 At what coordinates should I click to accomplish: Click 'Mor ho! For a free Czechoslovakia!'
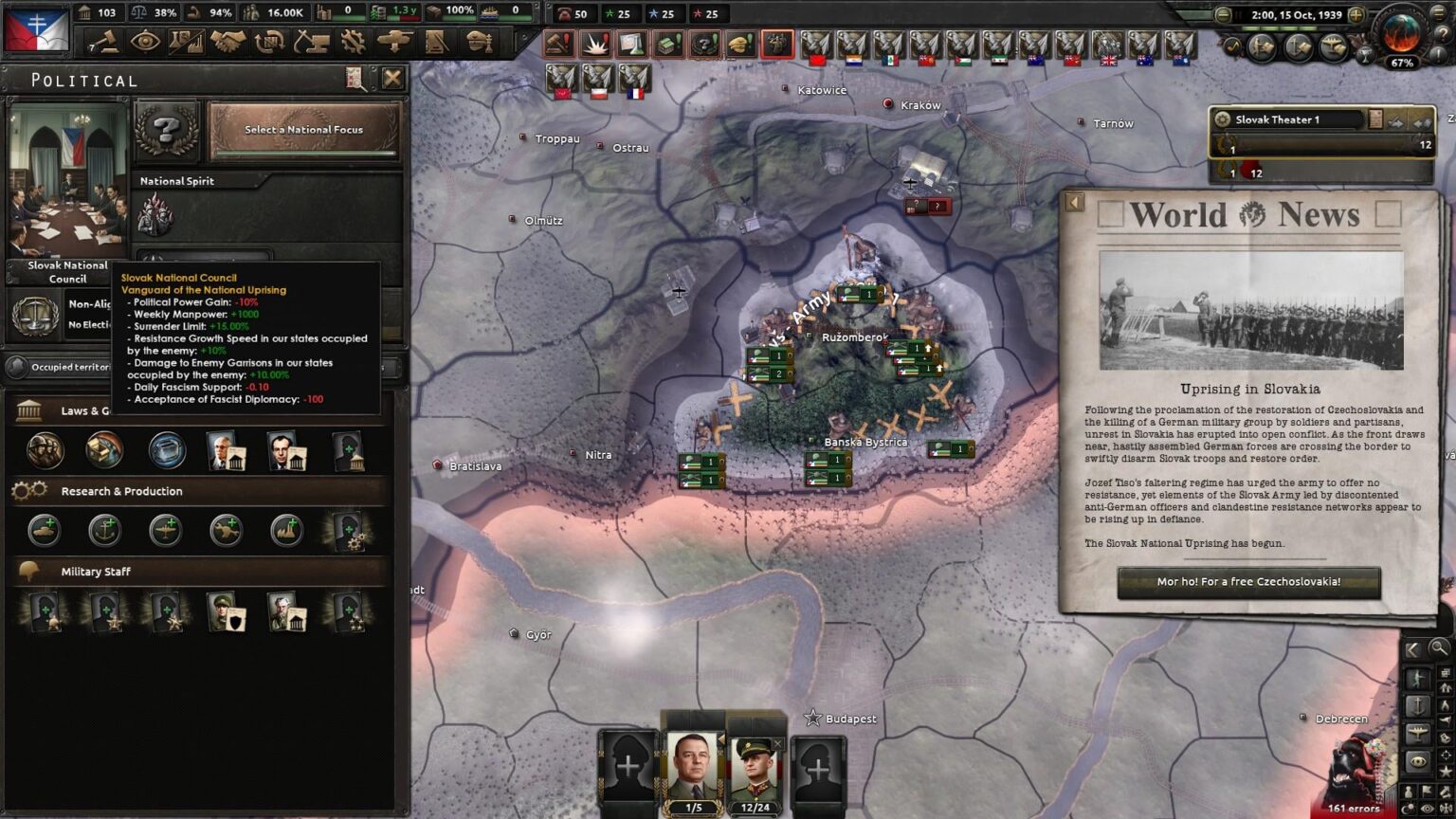click(1247, 583)
